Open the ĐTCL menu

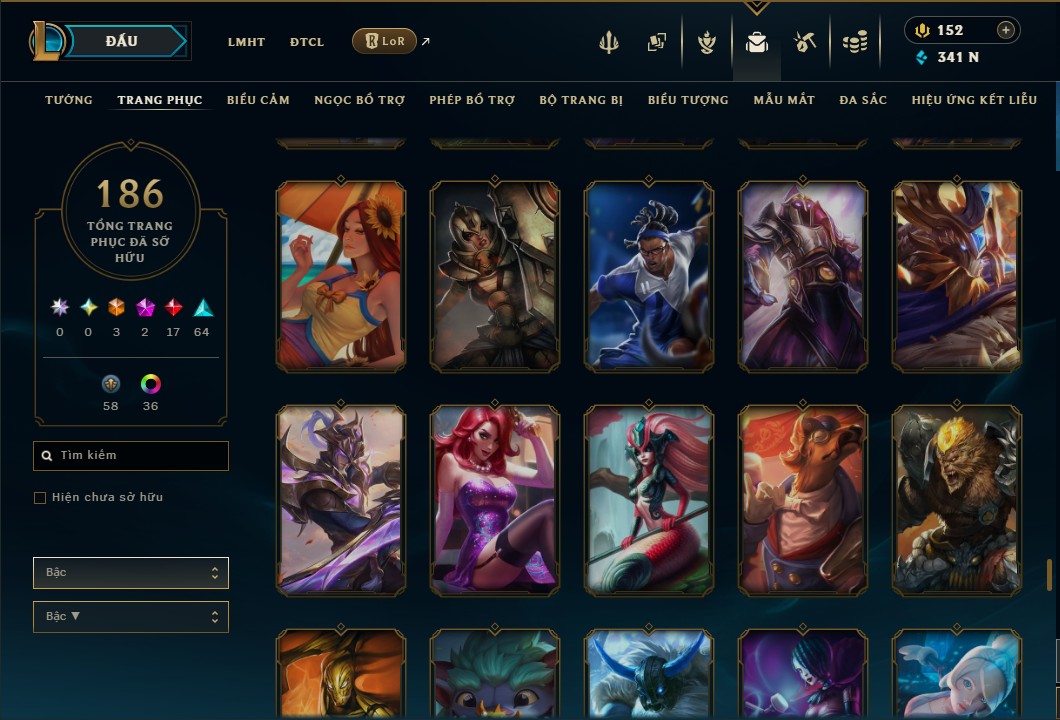point(307,42)
